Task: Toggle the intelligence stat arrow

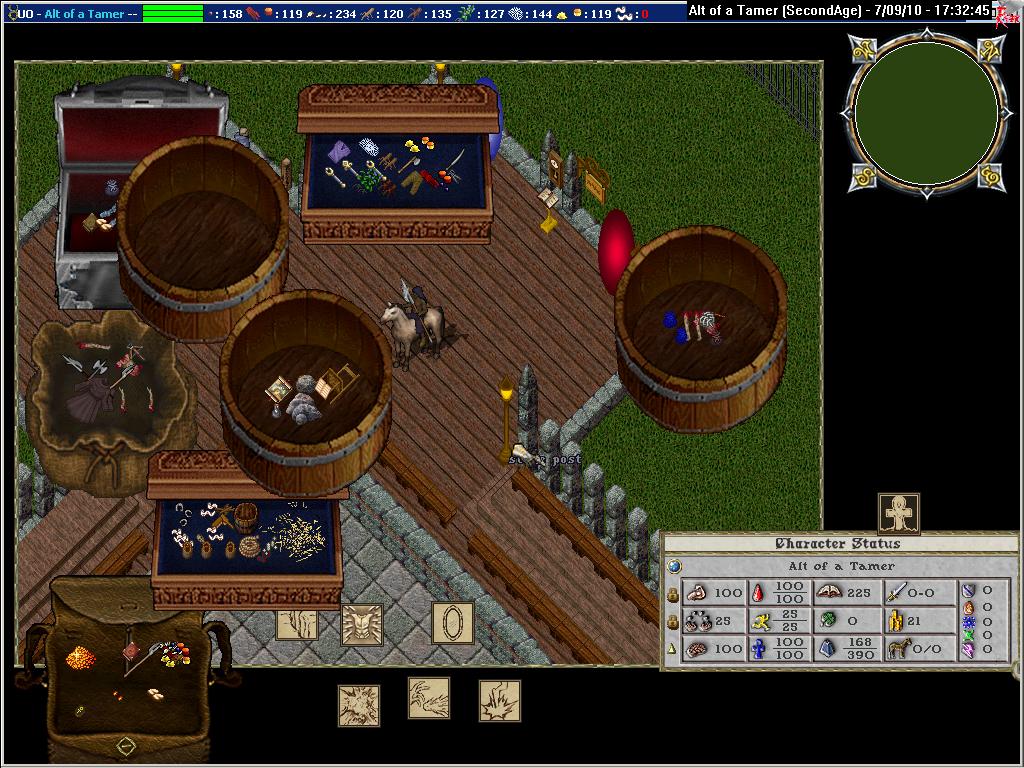Action: 673,648
